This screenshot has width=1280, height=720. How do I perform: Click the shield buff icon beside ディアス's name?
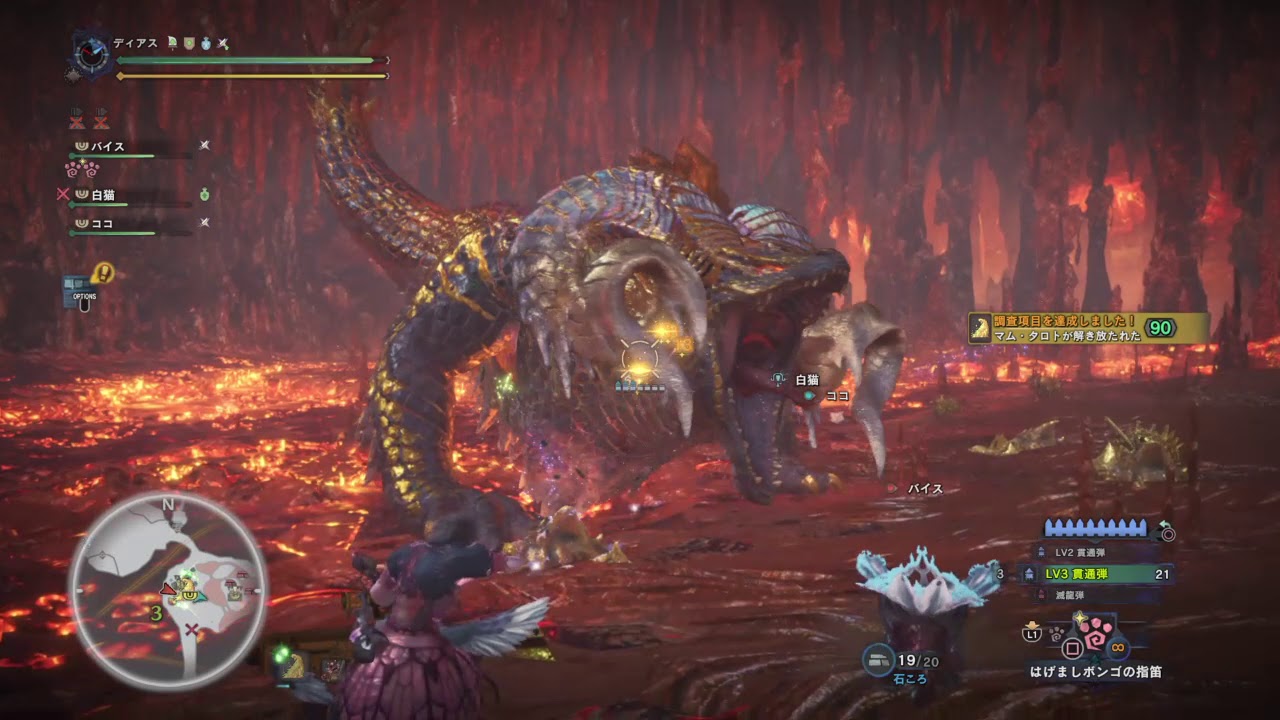[188, 44]
